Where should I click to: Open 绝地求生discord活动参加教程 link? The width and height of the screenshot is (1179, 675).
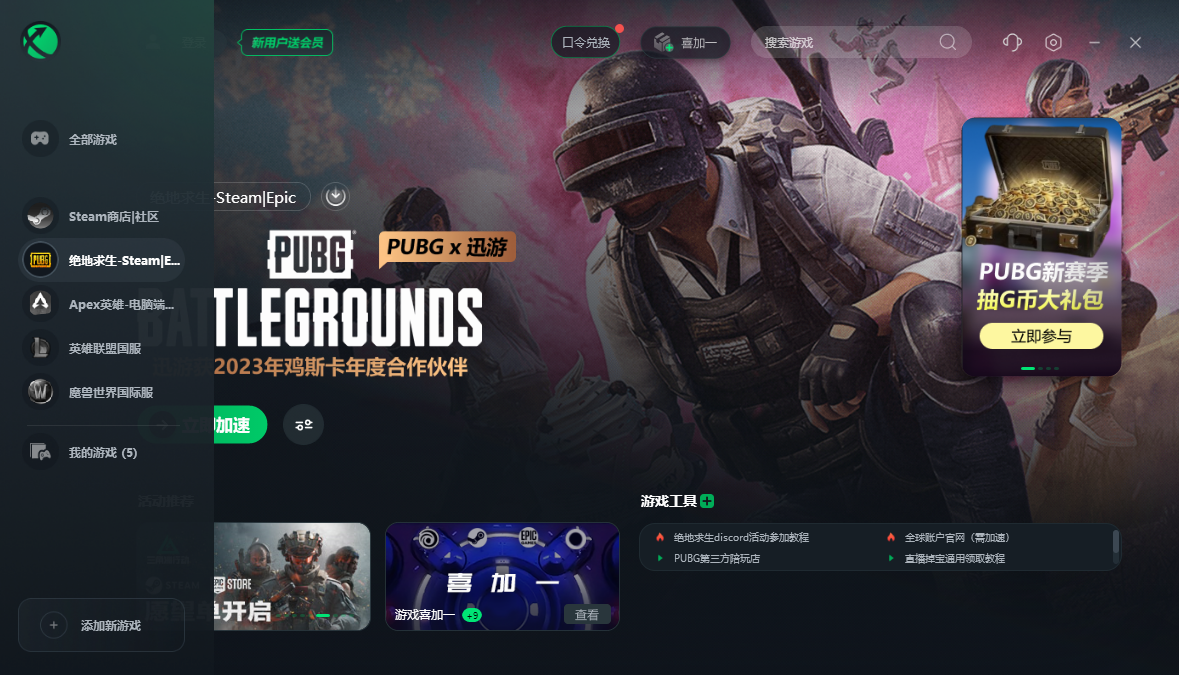tap(741, 538)
